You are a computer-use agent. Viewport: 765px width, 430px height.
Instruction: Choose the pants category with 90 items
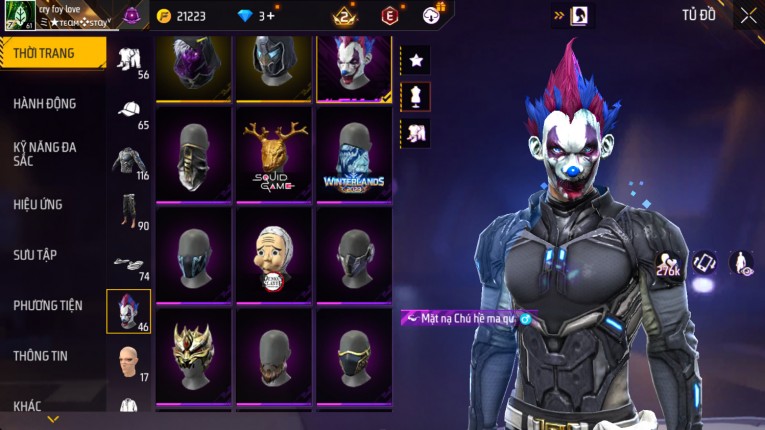tap(129, 212)
